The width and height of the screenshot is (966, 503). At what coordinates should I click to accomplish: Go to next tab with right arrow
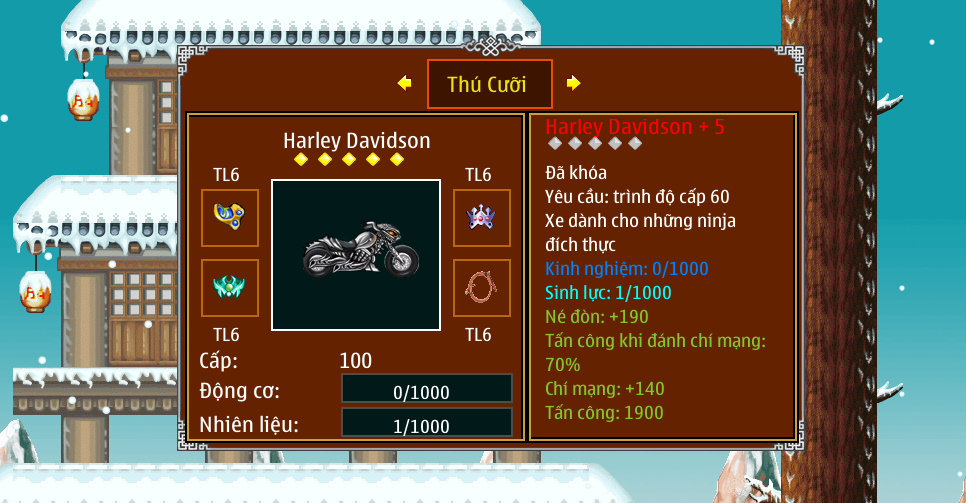573,83
